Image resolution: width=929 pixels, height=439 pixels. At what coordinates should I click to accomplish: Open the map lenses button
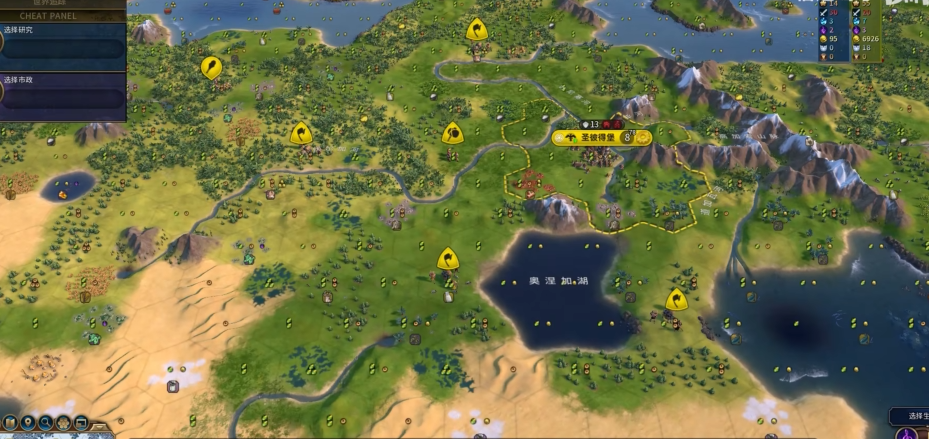point(9,422)
